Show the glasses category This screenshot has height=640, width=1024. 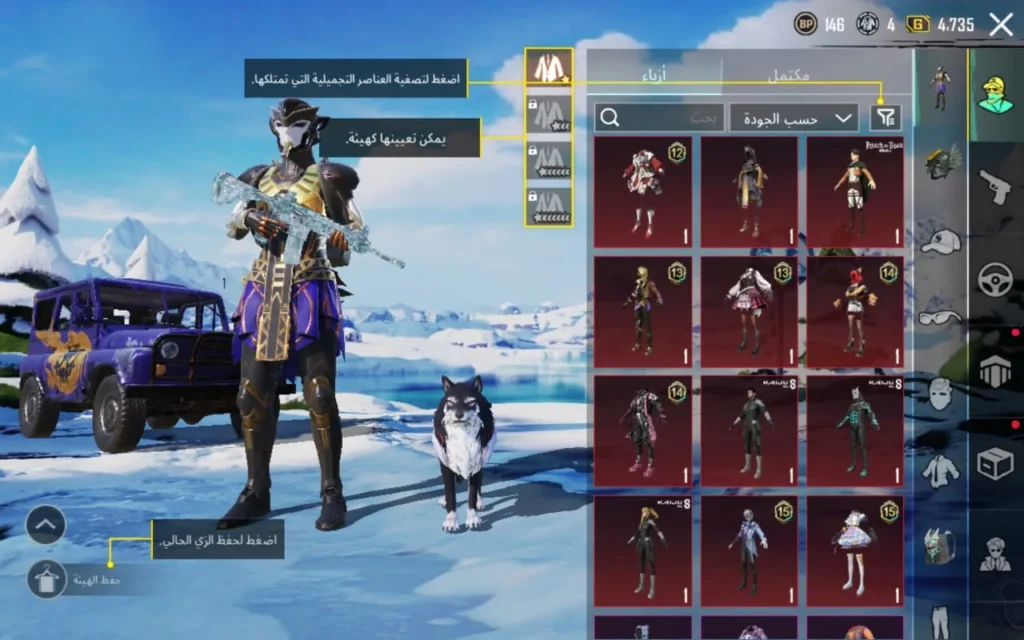coord(941,317)
